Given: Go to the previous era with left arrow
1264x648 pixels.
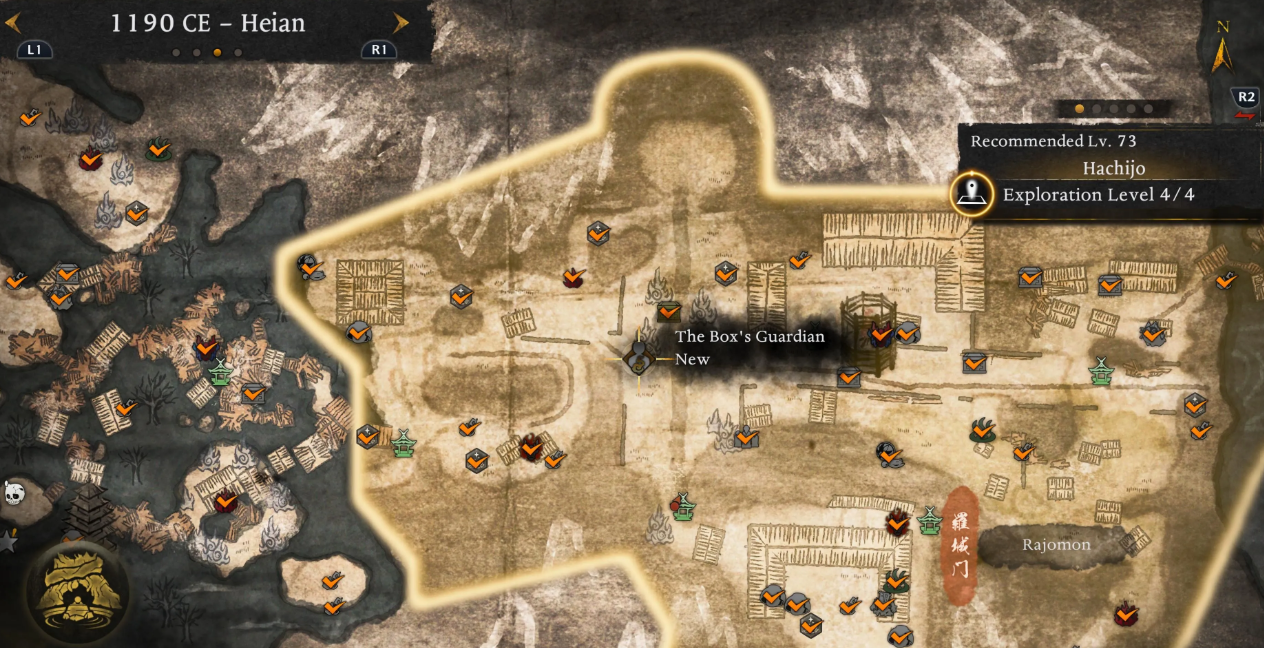Looking at the screenshot, I should [13, 23].
